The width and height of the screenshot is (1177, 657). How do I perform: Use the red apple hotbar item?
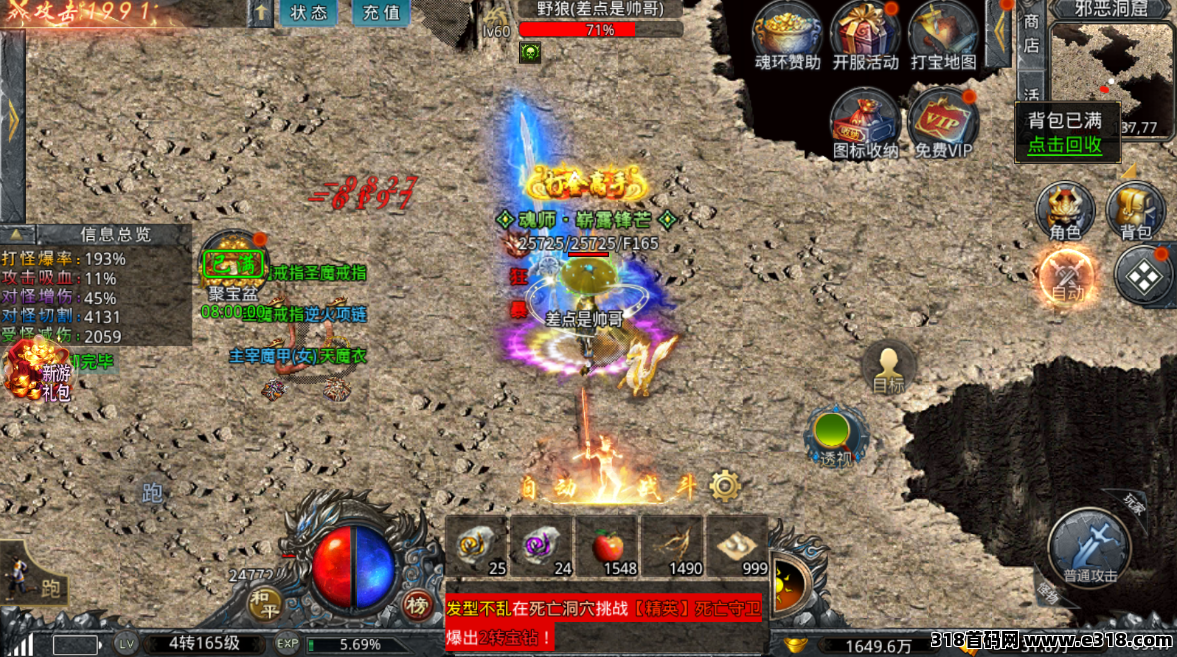[606, 546]
